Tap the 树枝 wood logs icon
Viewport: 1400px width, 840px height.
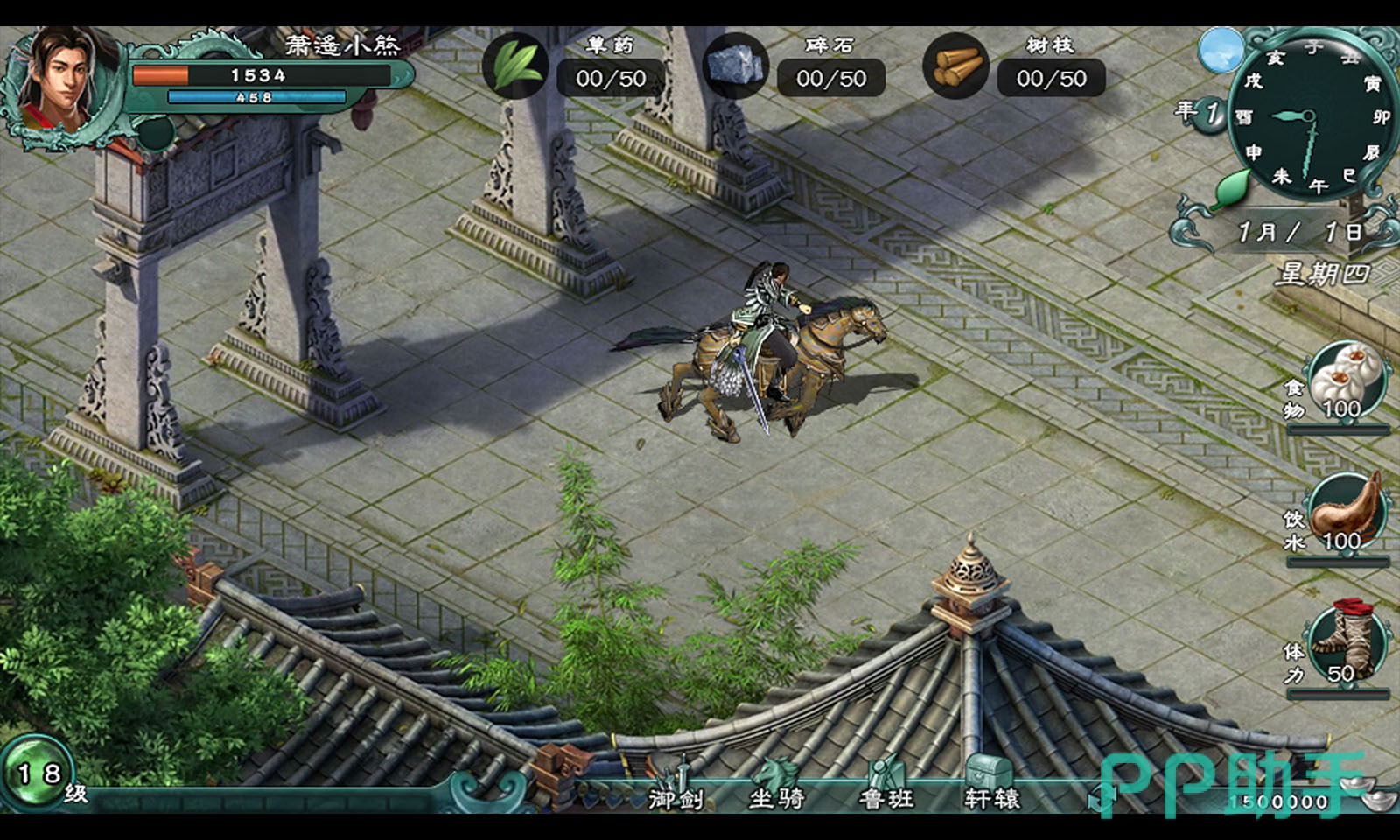[956, 66]
